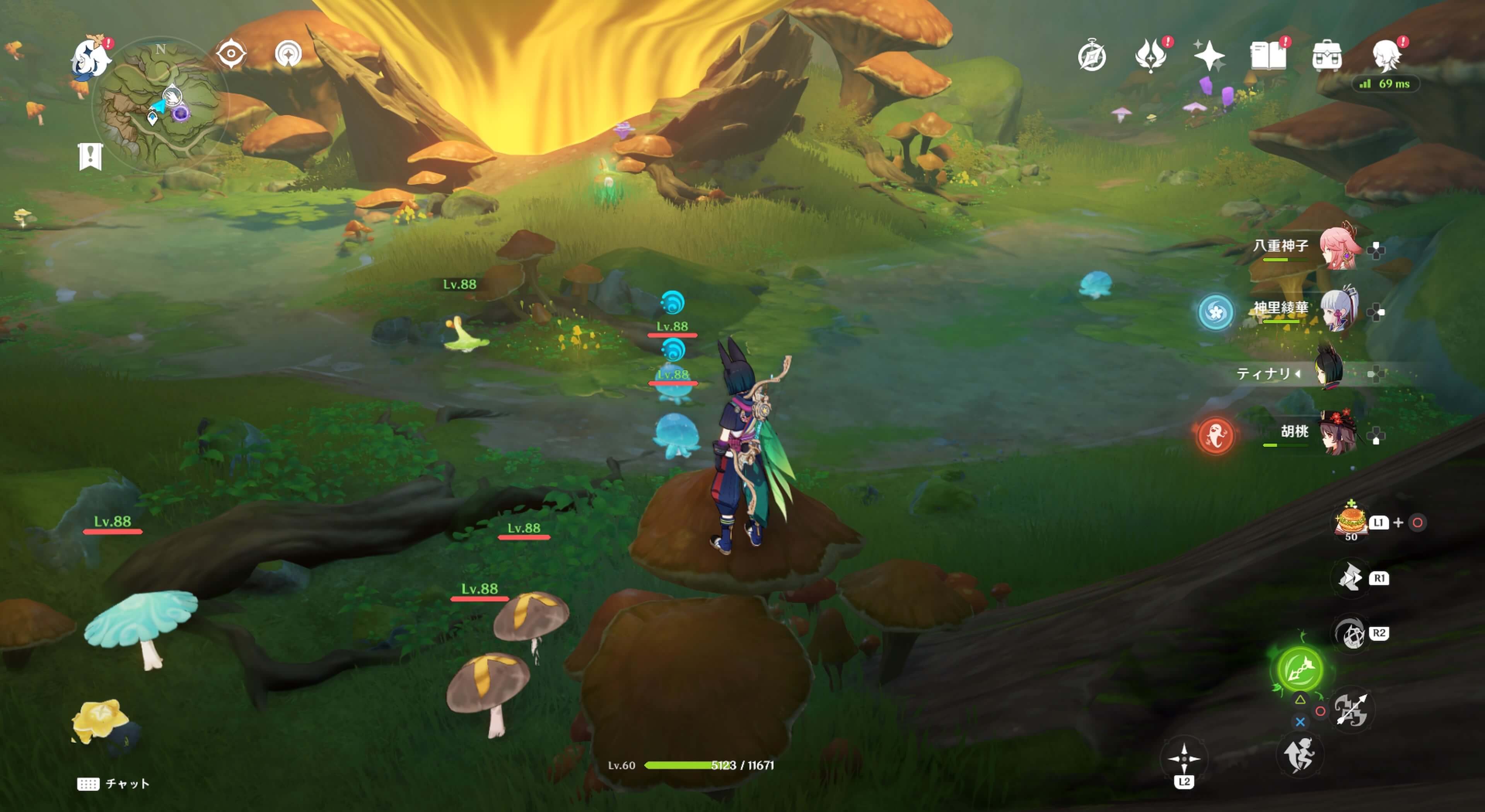Screen dimensions: 1485x812
Task: Open the wish four-pointed star icon
Action: click(1209, 56)
